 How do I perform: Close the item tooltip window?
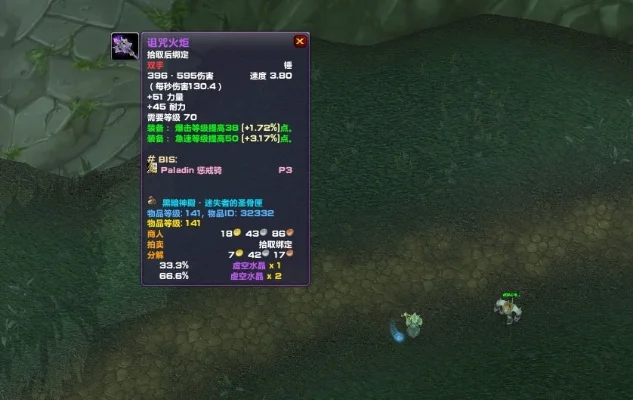[299, 42]
